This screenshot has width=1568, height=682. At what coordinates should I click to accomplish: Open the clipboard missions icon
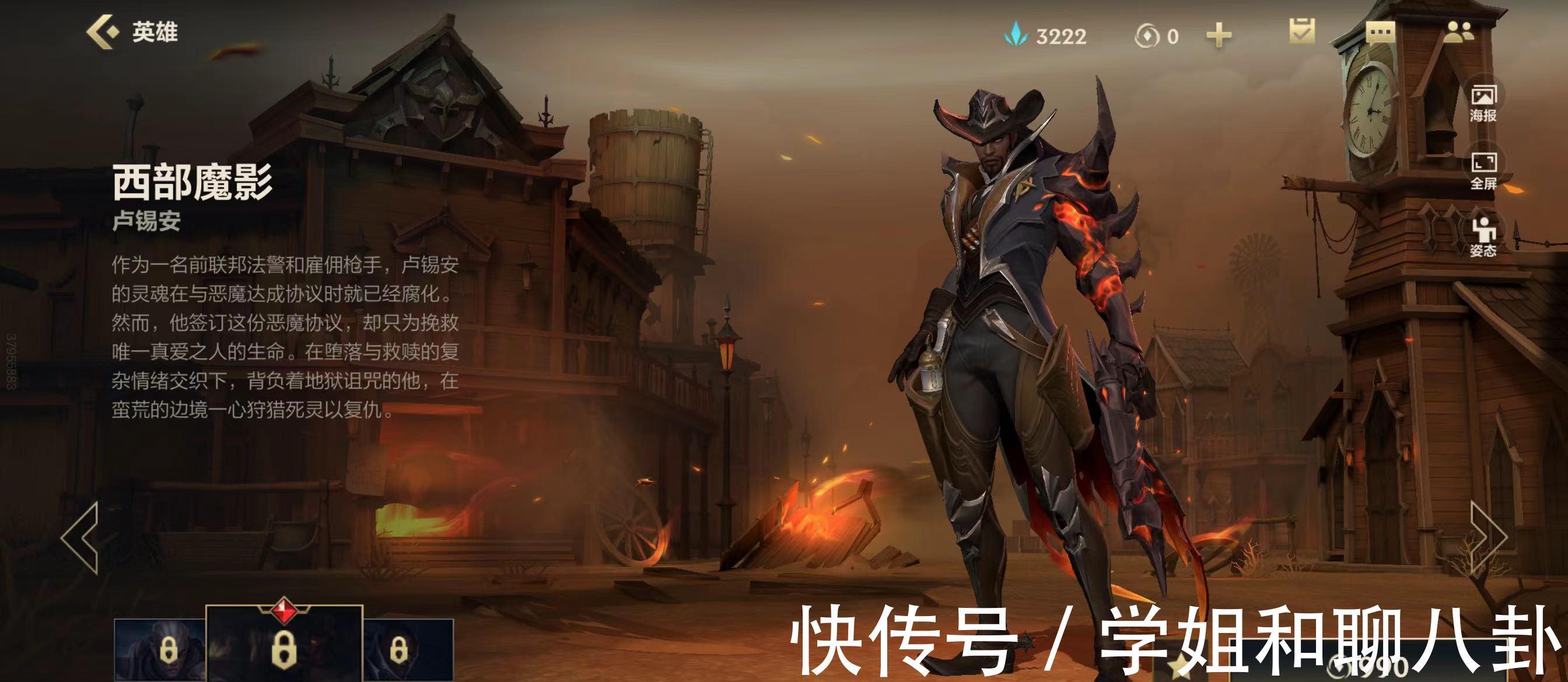pyautogui.click(x=1302, y=31)
